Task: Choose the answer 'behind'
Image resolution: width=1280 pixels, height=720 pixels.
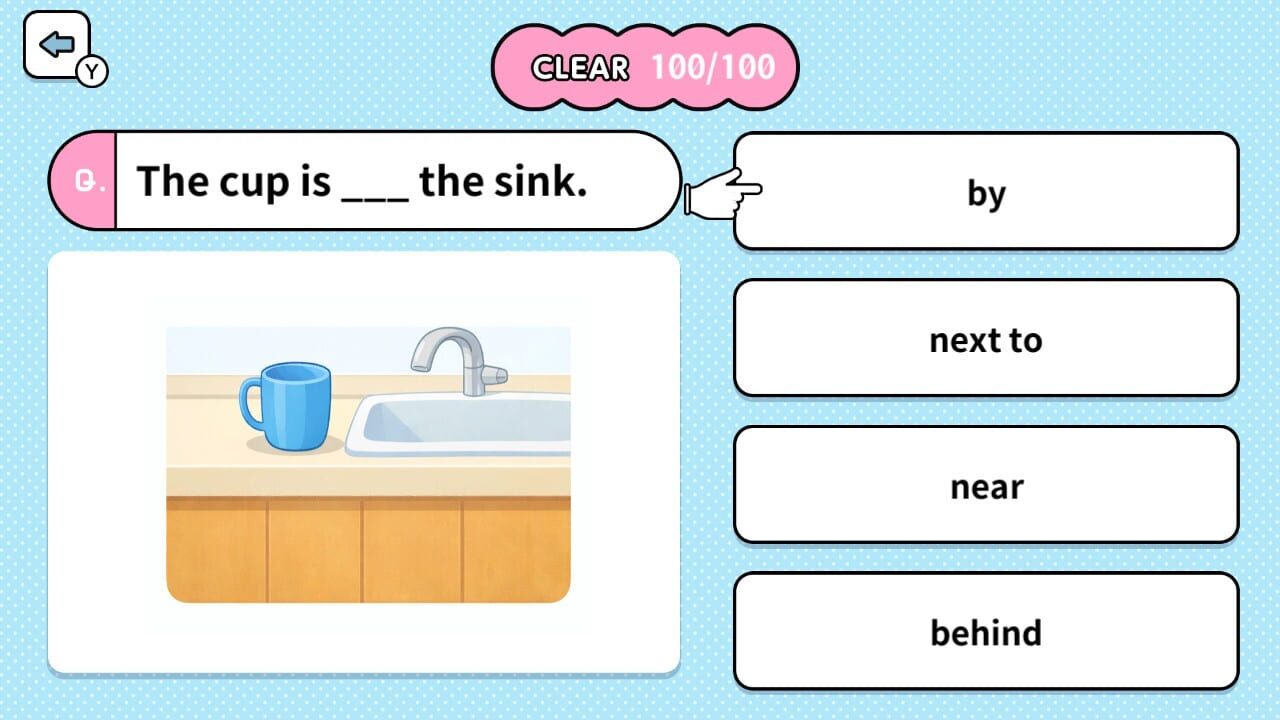Action: click(986, 631)
